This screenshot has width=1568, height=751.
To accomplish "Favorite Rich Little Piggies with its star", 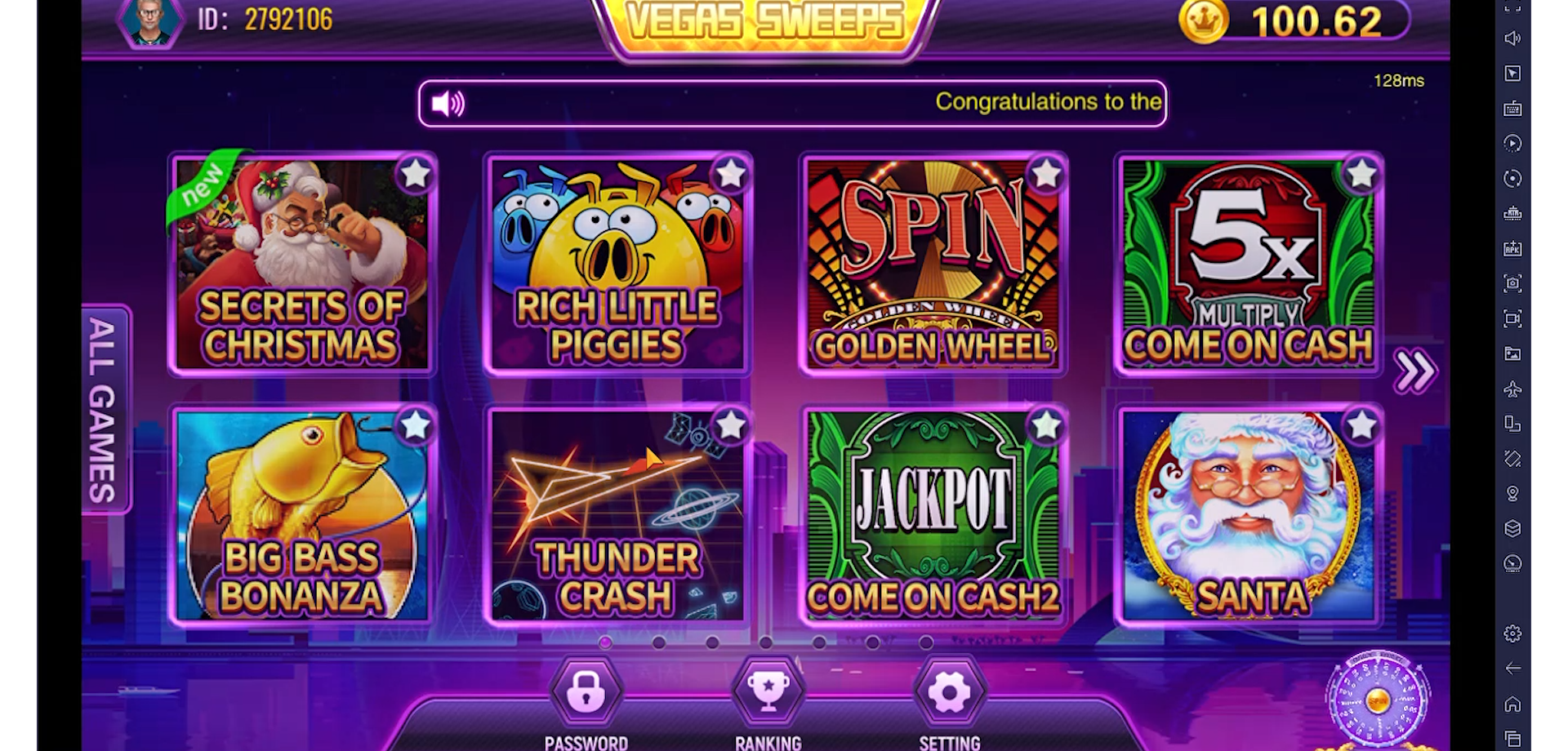I will click(730, 174).
